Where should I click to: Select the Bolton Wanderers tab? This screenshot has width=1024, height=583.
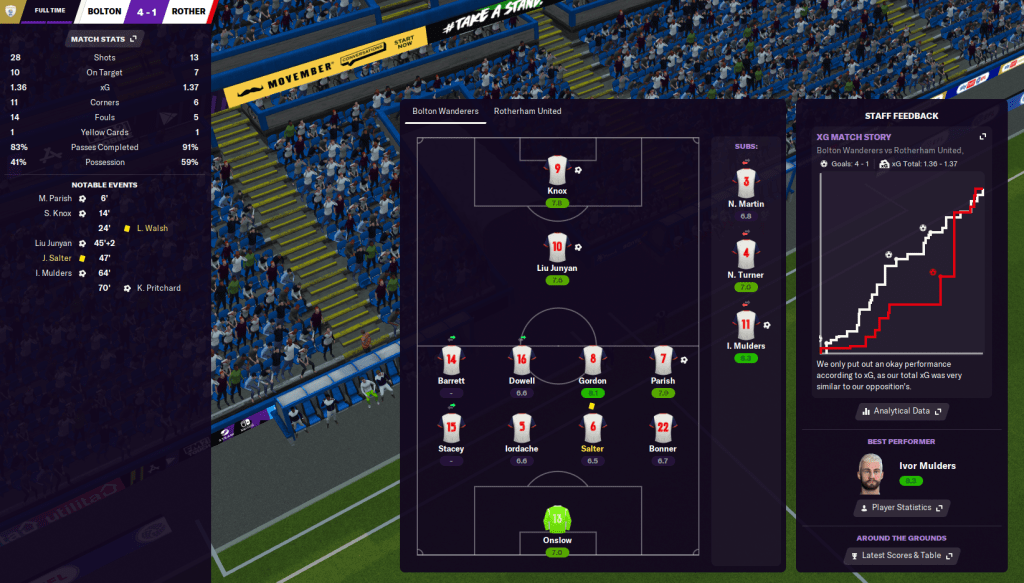(445, 111)
